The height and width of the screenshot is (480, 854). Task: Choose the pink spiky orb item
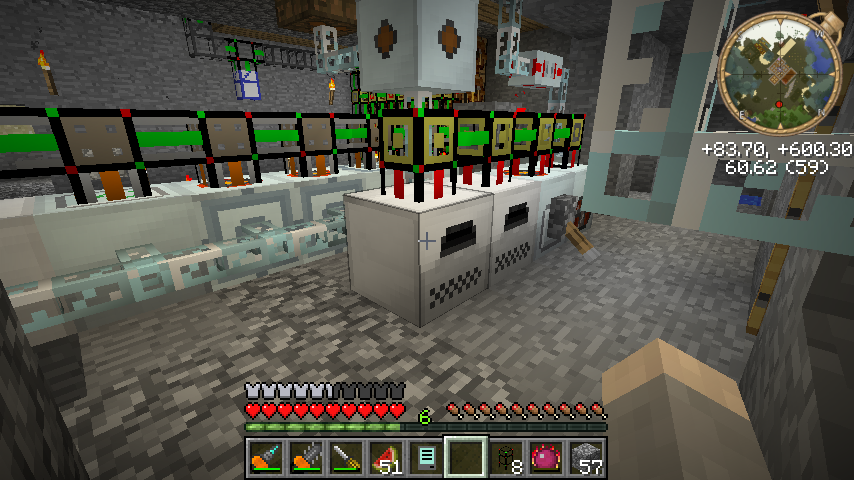click(545, 458)
